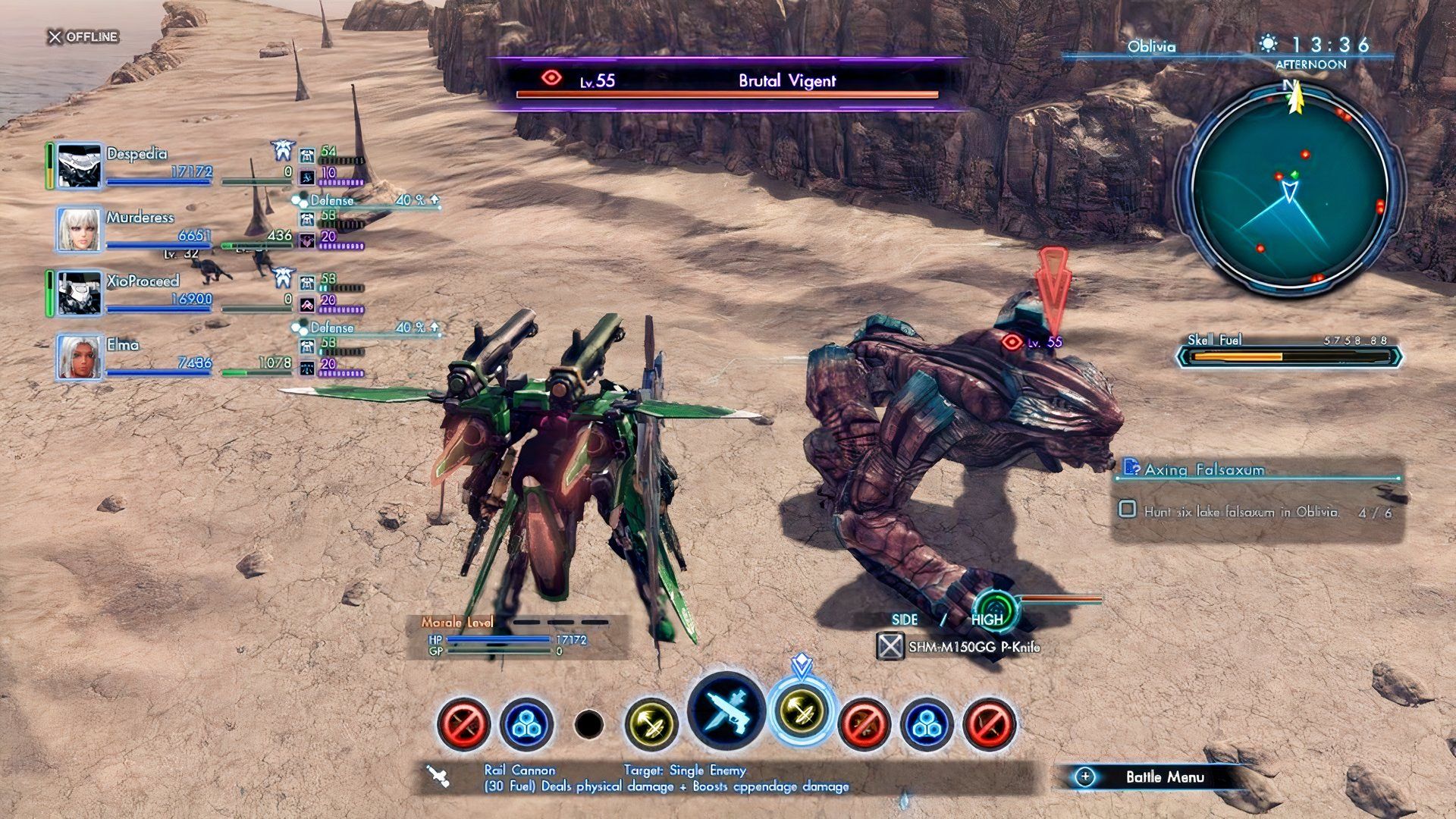
Task: Click the red target reticle on the enemy
Action: click(x=1011, y=342)
